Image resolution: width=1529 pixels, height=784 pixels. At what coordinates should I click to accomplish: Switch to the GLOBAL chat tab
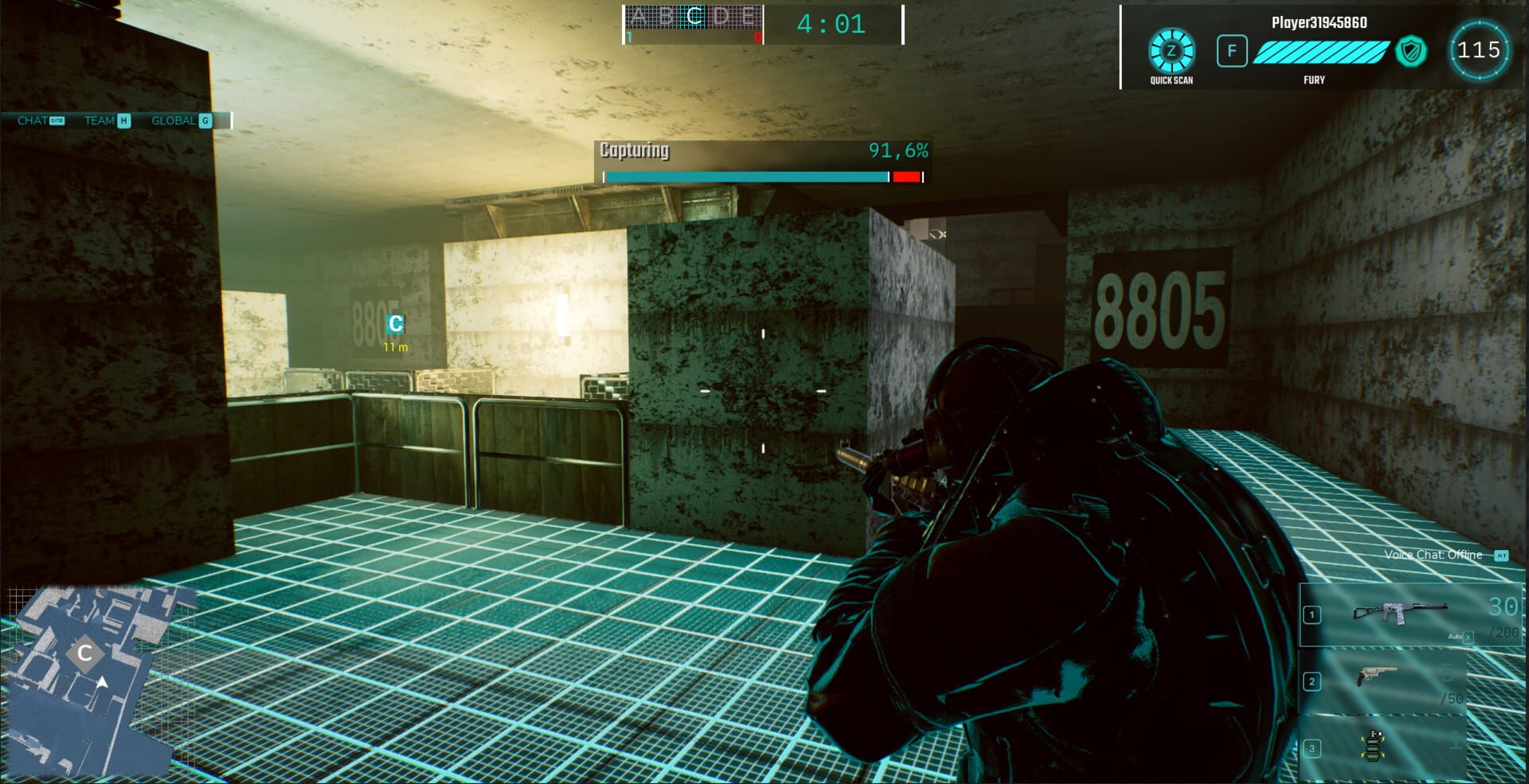click(174, 121)
